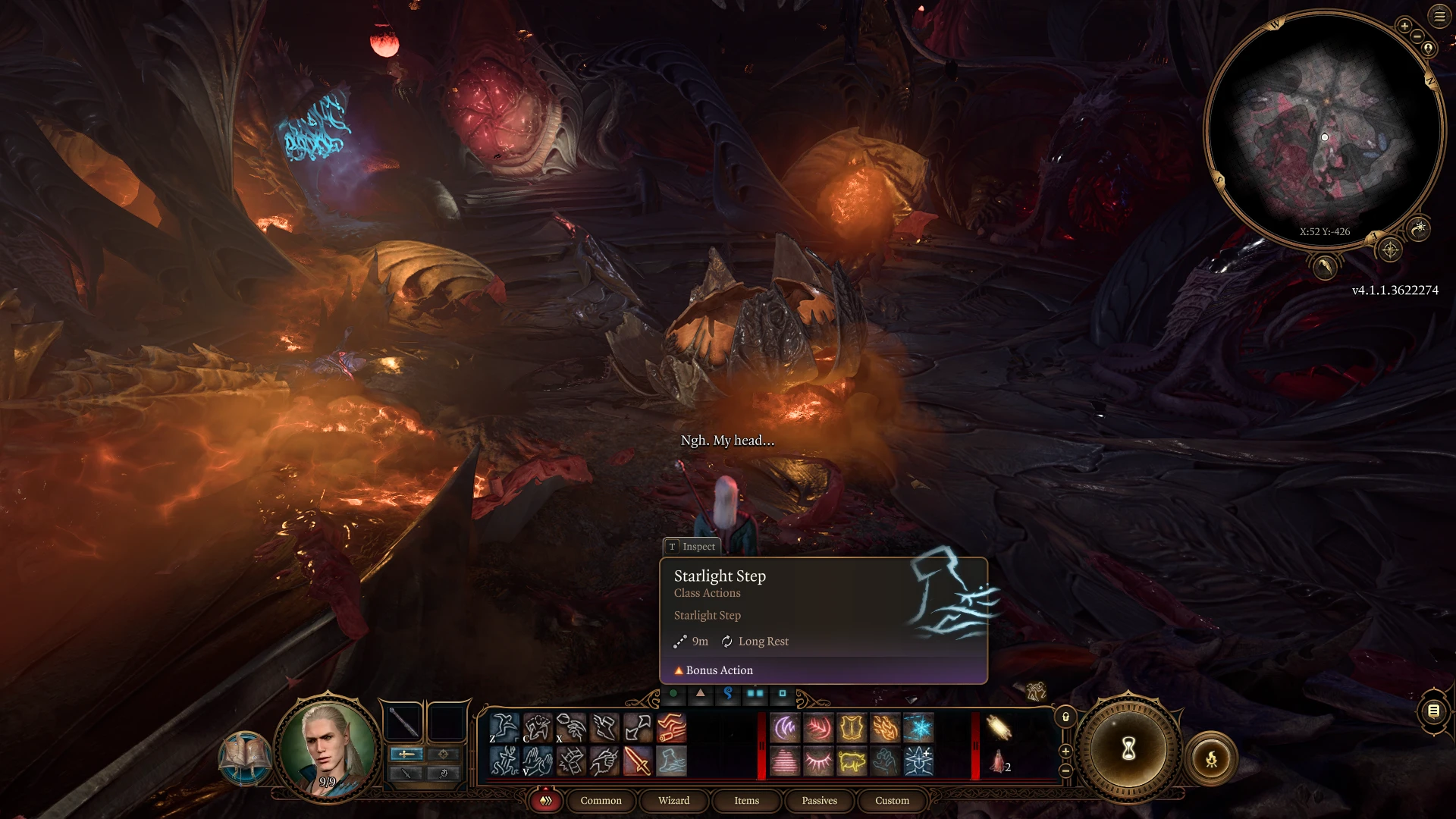
Task: Click the character portrait
Action: coord(328,748)
